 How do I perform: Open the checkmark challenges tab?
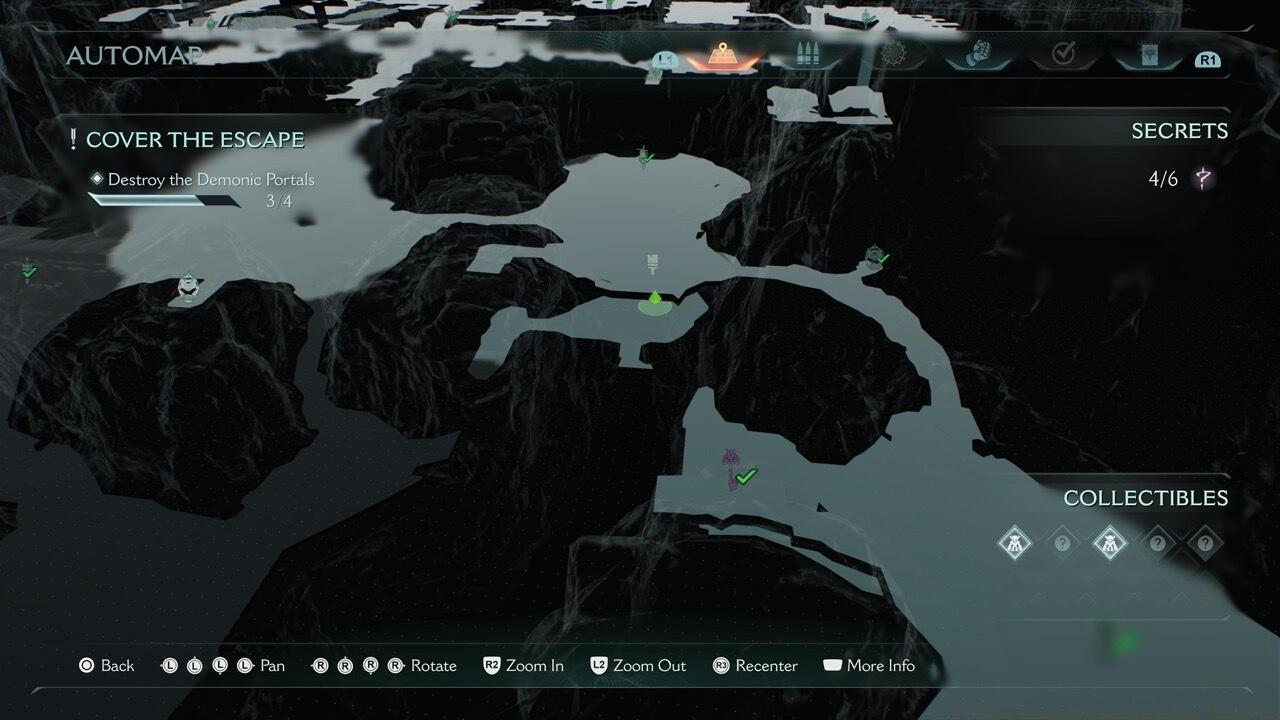click(x=1063, y=54)
